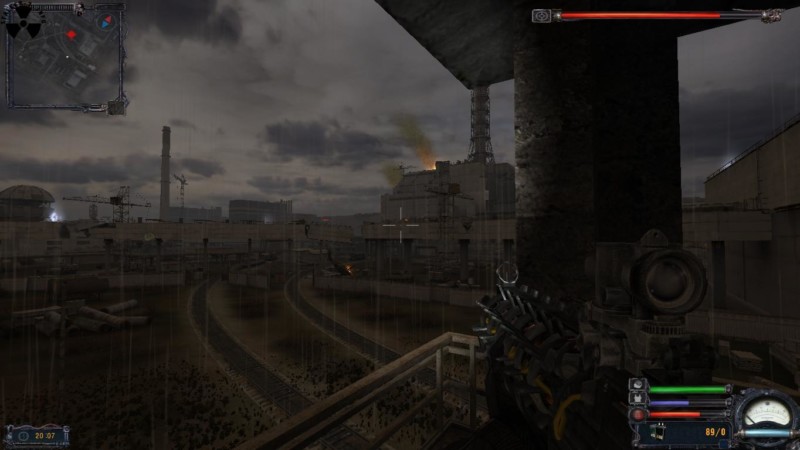
Task: Click the red-blue compass on the minimap
Action: pos(105,20)
